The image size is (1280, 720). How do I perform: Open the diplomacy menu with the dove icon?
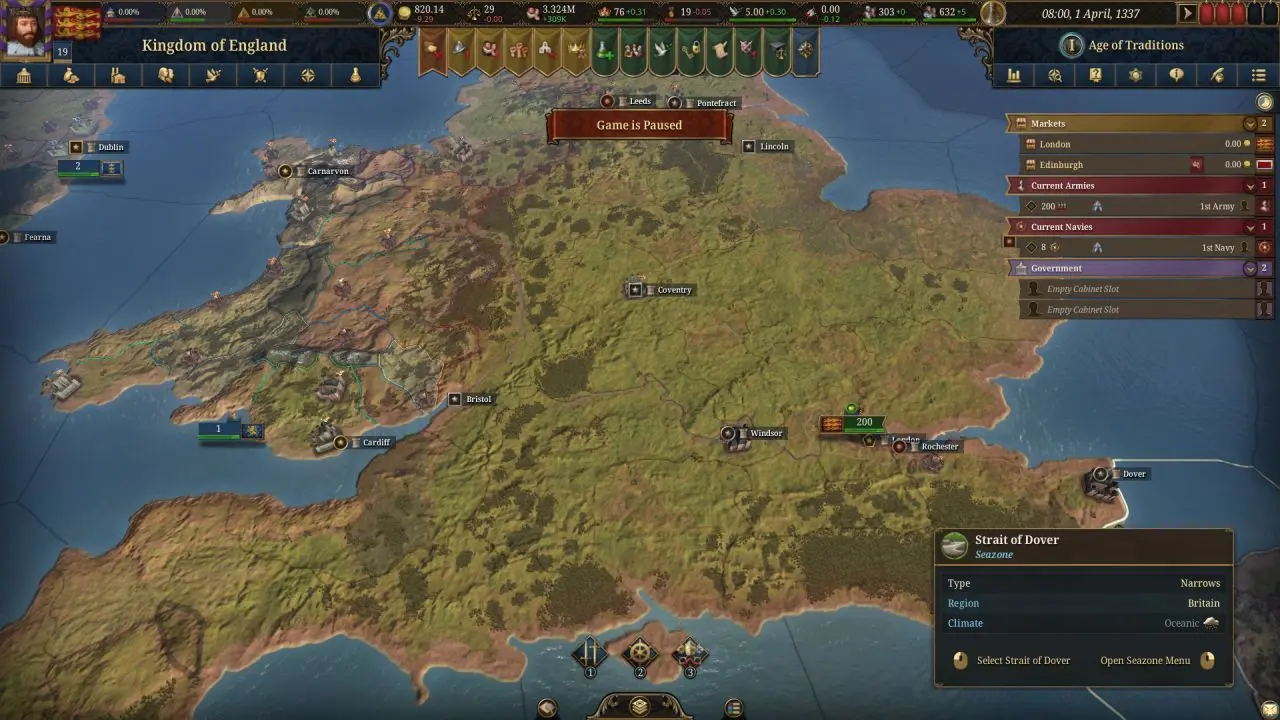pos(213,76)
